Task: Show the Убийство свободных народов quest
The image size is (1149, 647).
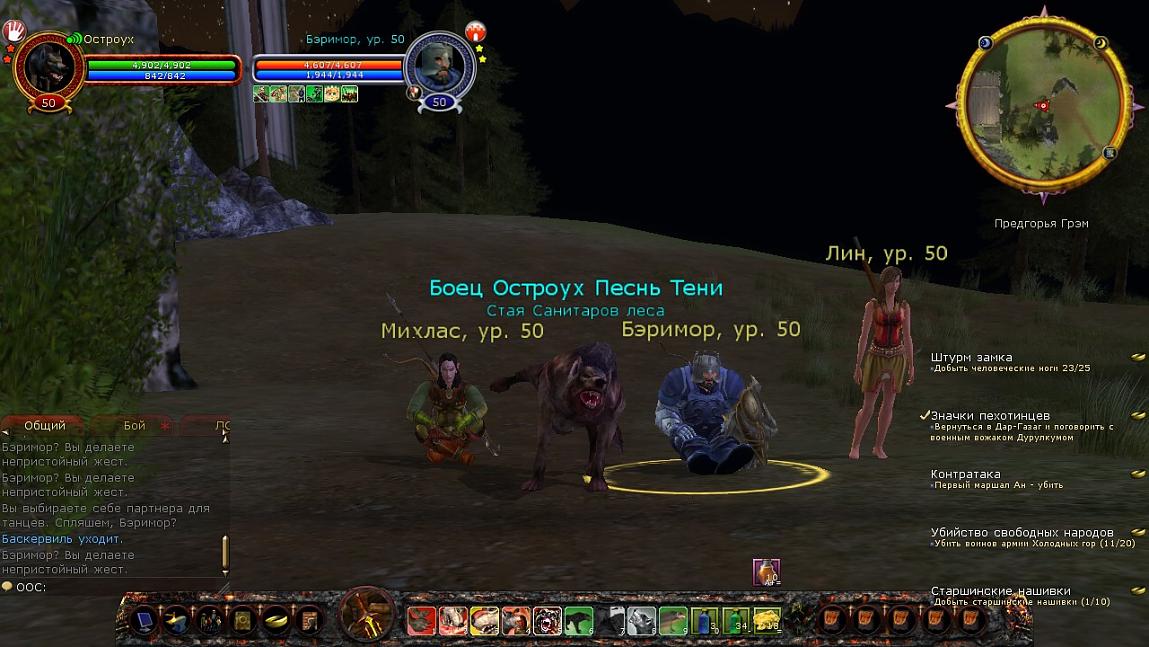Action: click(x=1021, y=533)
